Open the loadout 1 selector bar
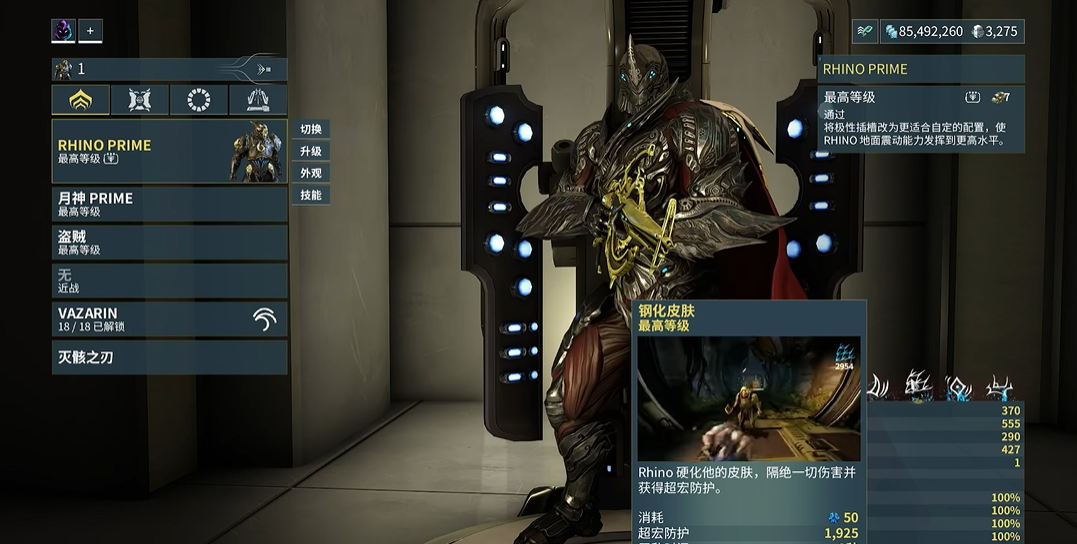Image resolution: width=1077 pixels, height=544 pixels. click(x=169, y=69)
